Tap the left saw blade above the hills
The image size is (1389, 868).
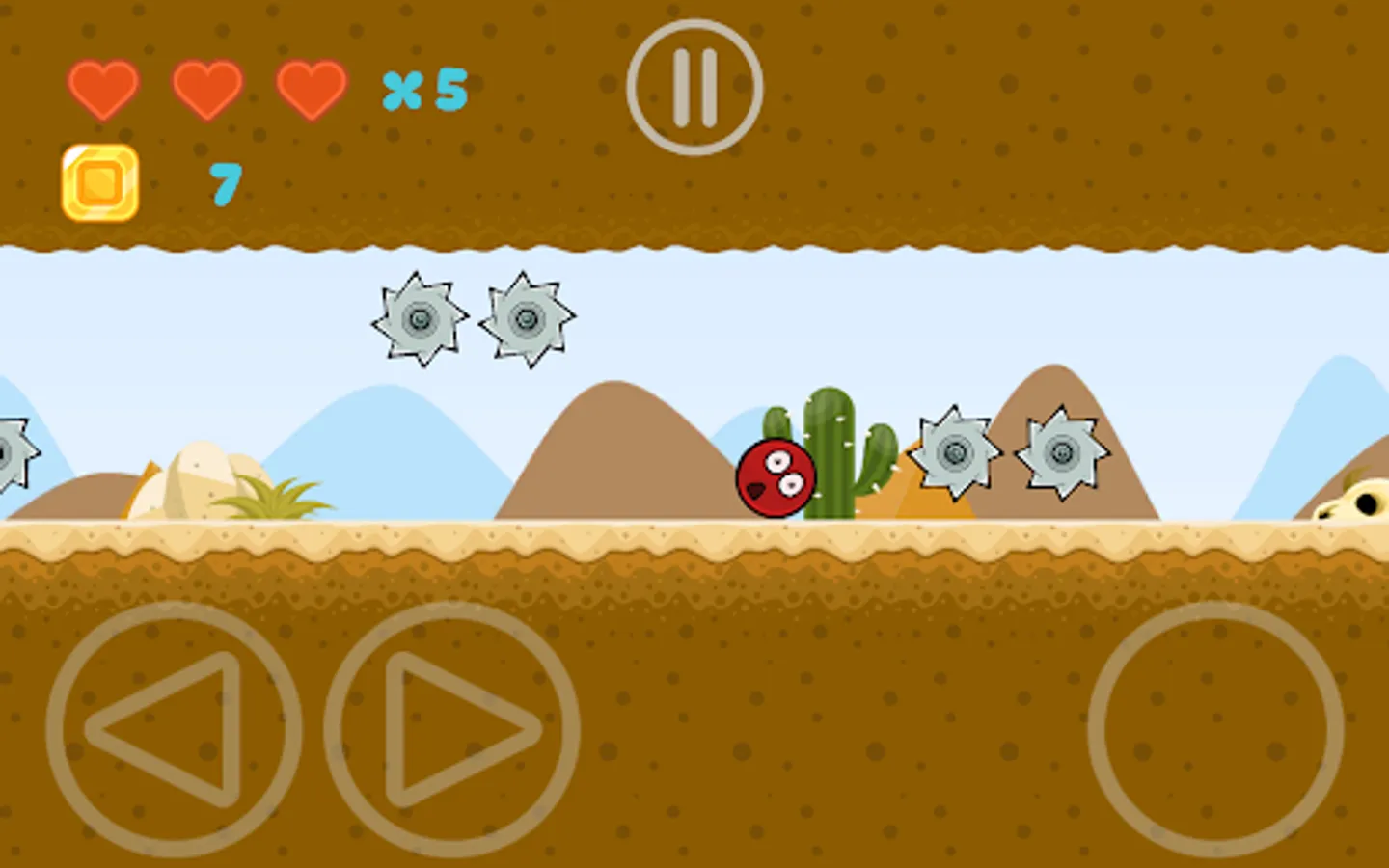[420, 318]
